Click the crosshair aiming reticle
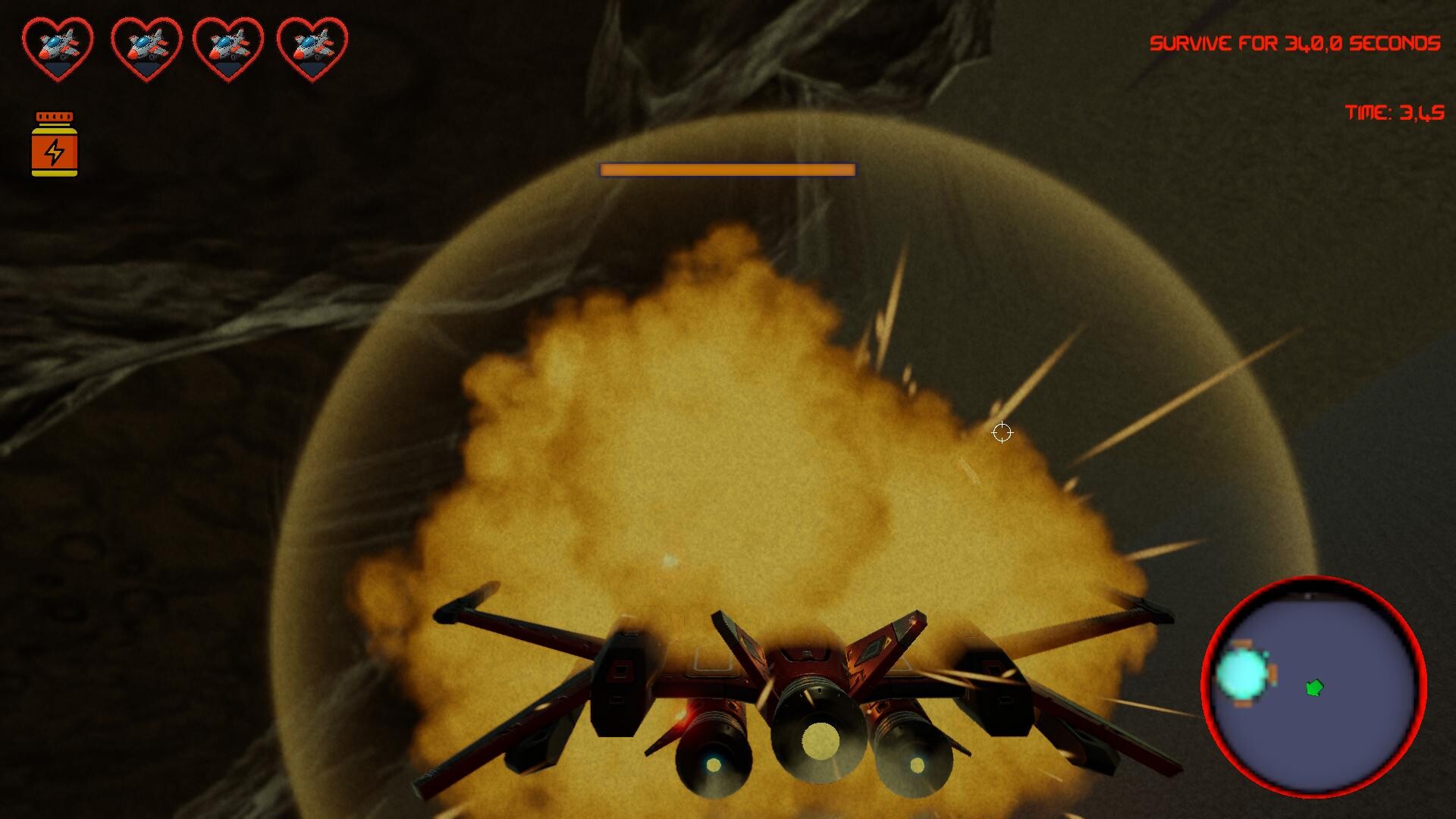This screenshot has width=1456, height=819. pos(1003,431)
